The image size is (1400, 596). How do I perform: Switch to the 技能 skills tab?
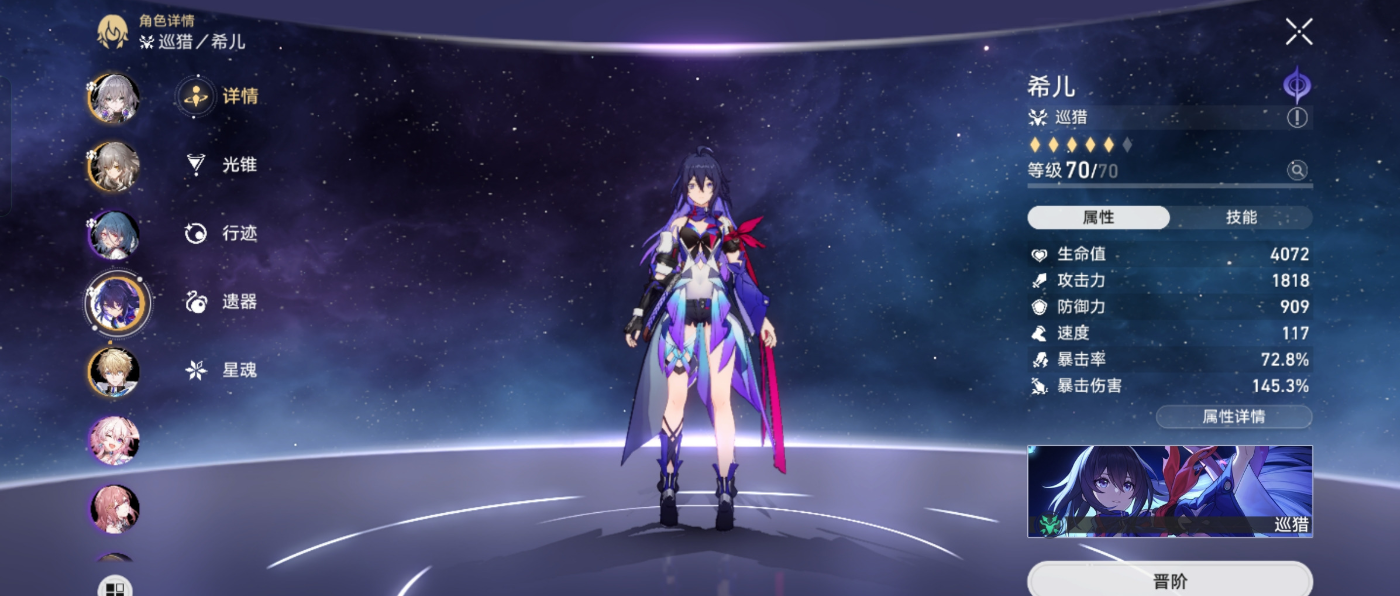click(x=1241, y=218)
